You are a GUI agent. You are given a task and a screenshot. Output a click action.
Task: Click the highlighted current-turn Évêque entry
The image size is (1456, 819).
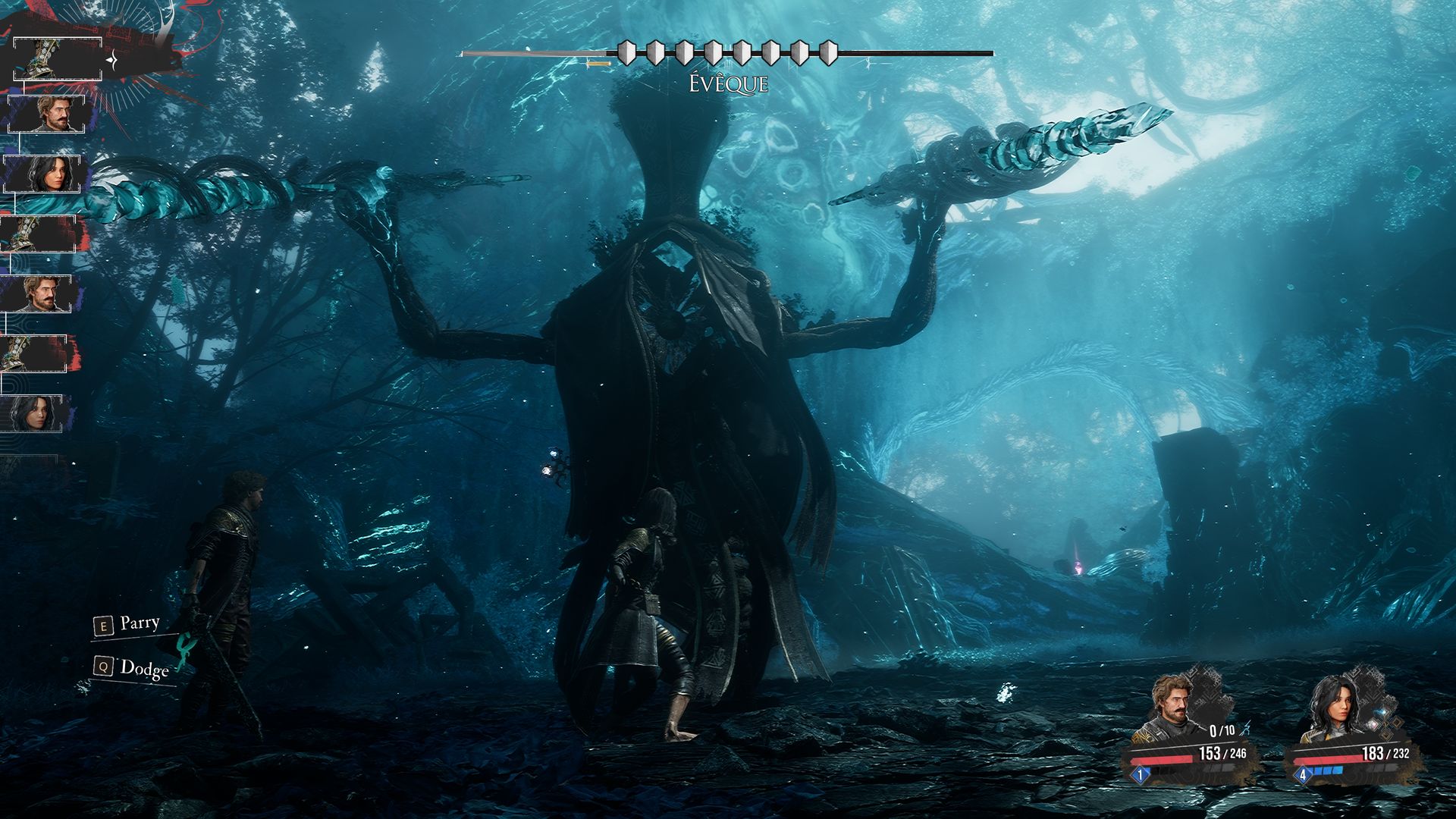pos(58,58)
